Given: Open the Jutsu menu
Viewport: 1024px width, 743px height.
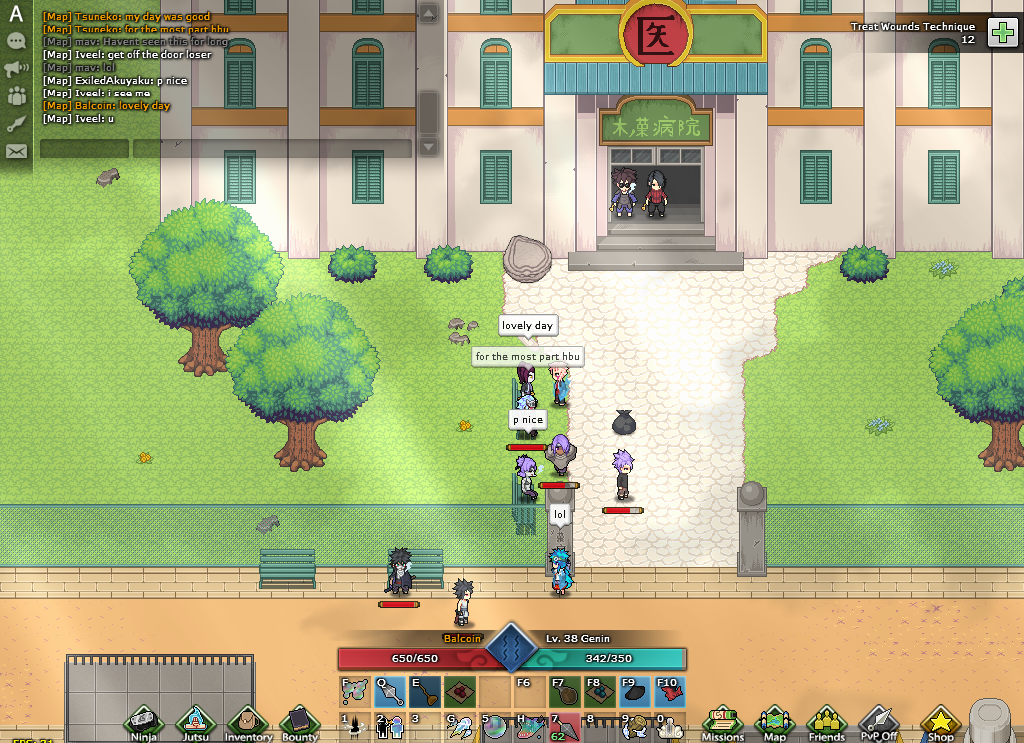Looking at the screenshot, I should point(194,722).
